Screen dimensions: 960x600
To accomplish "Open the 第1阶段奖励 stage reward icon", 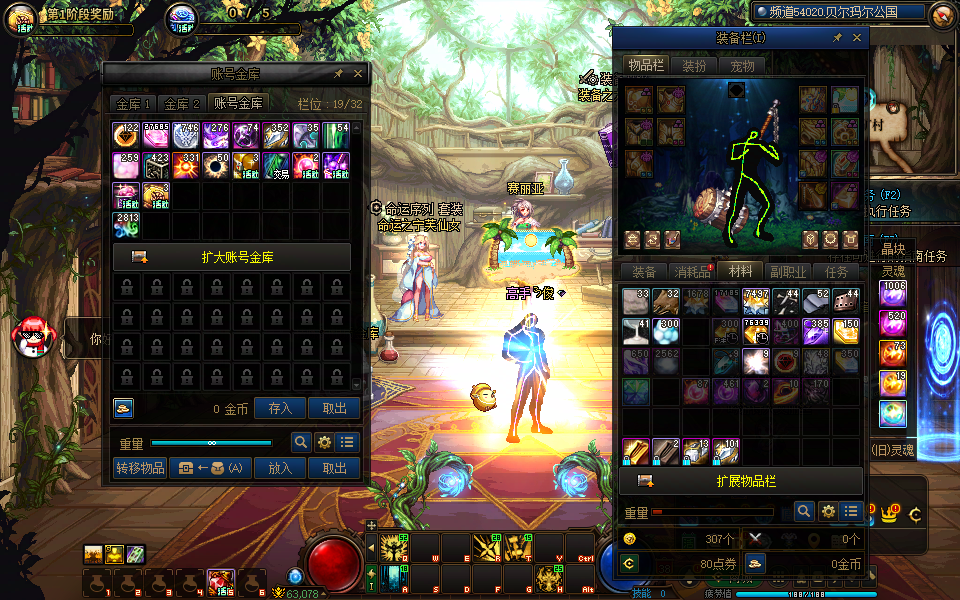I will click(22, 17).
